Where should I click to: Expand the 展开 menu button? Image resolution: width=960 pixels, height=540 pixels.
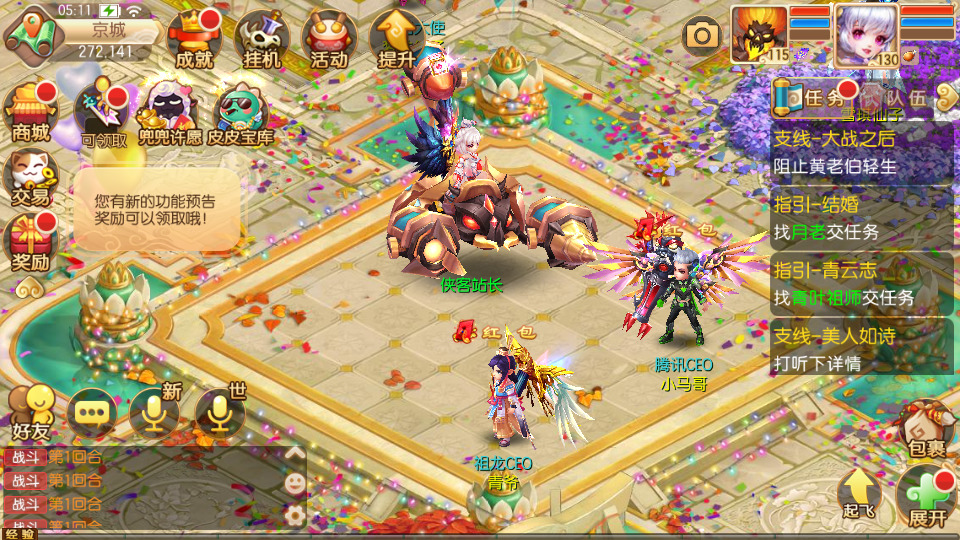point(927,497)
